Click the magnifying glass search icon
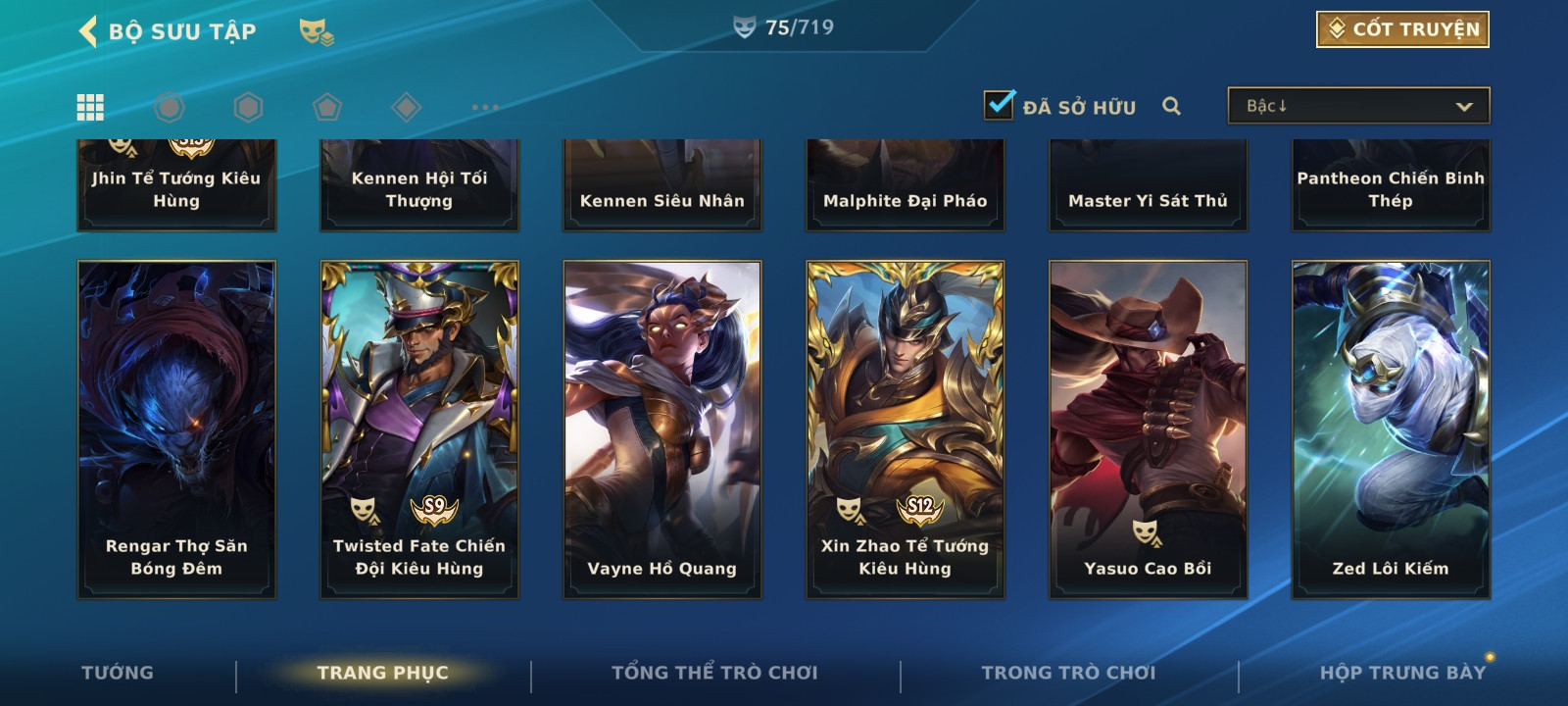This screenshot has width=1568, height=706. (x=1171, y=106)
